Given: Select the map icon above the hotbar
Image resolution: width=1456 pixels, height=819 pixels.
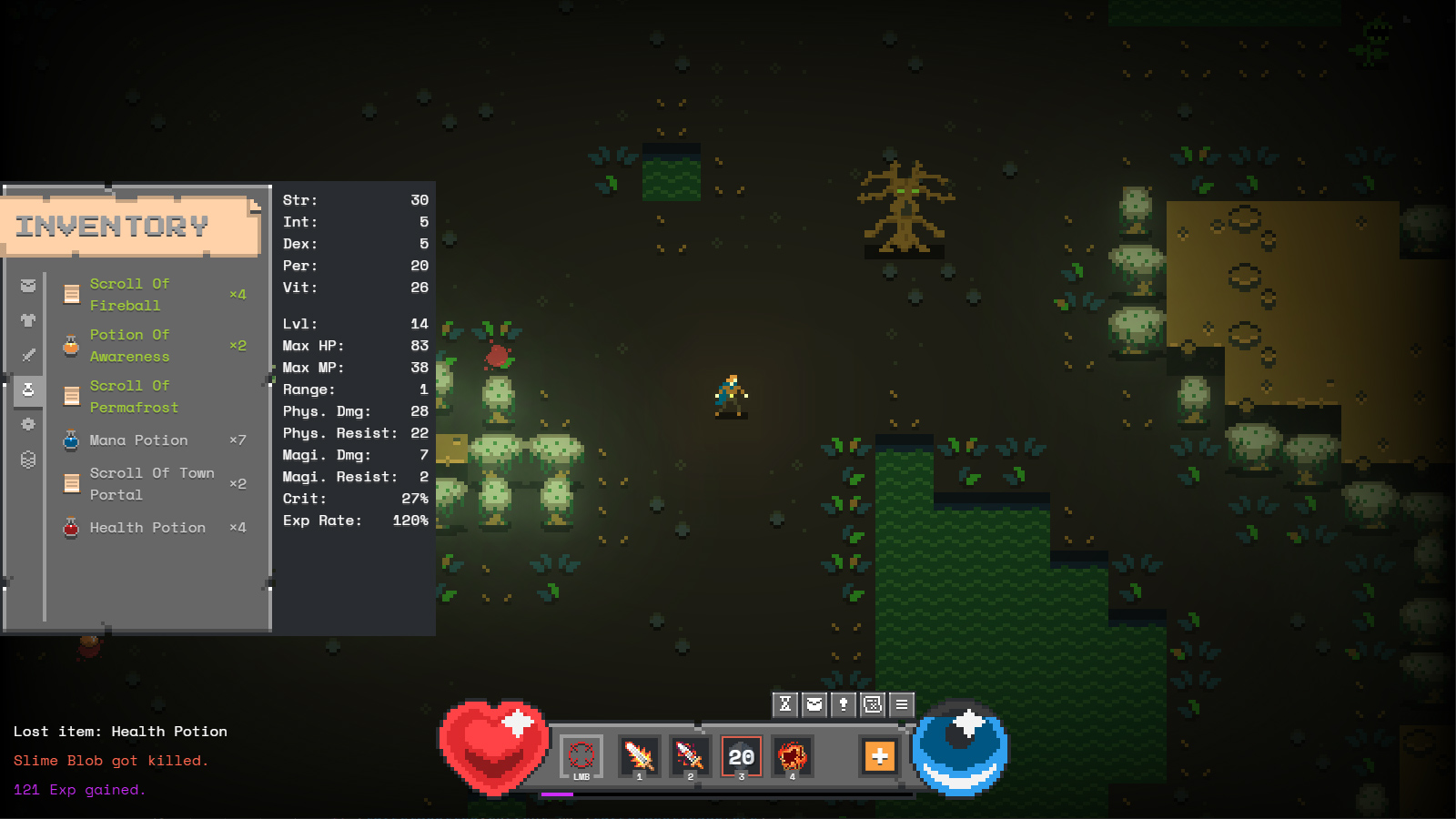Looking at the screenshot, I should (872, 703).
